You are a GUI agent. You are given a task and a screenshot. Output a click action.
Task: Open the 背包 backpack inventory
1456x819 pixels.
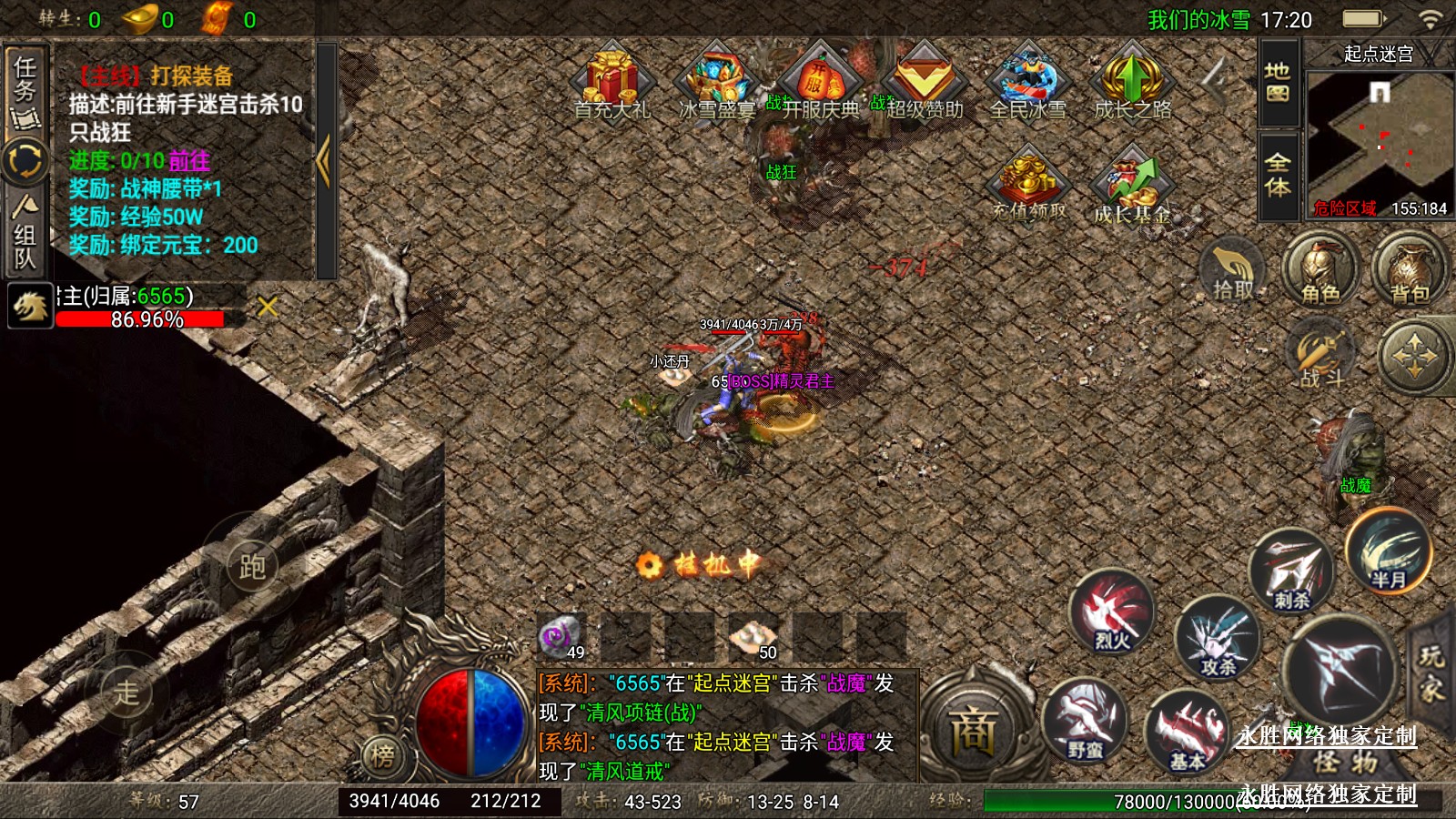(1410, 269)
